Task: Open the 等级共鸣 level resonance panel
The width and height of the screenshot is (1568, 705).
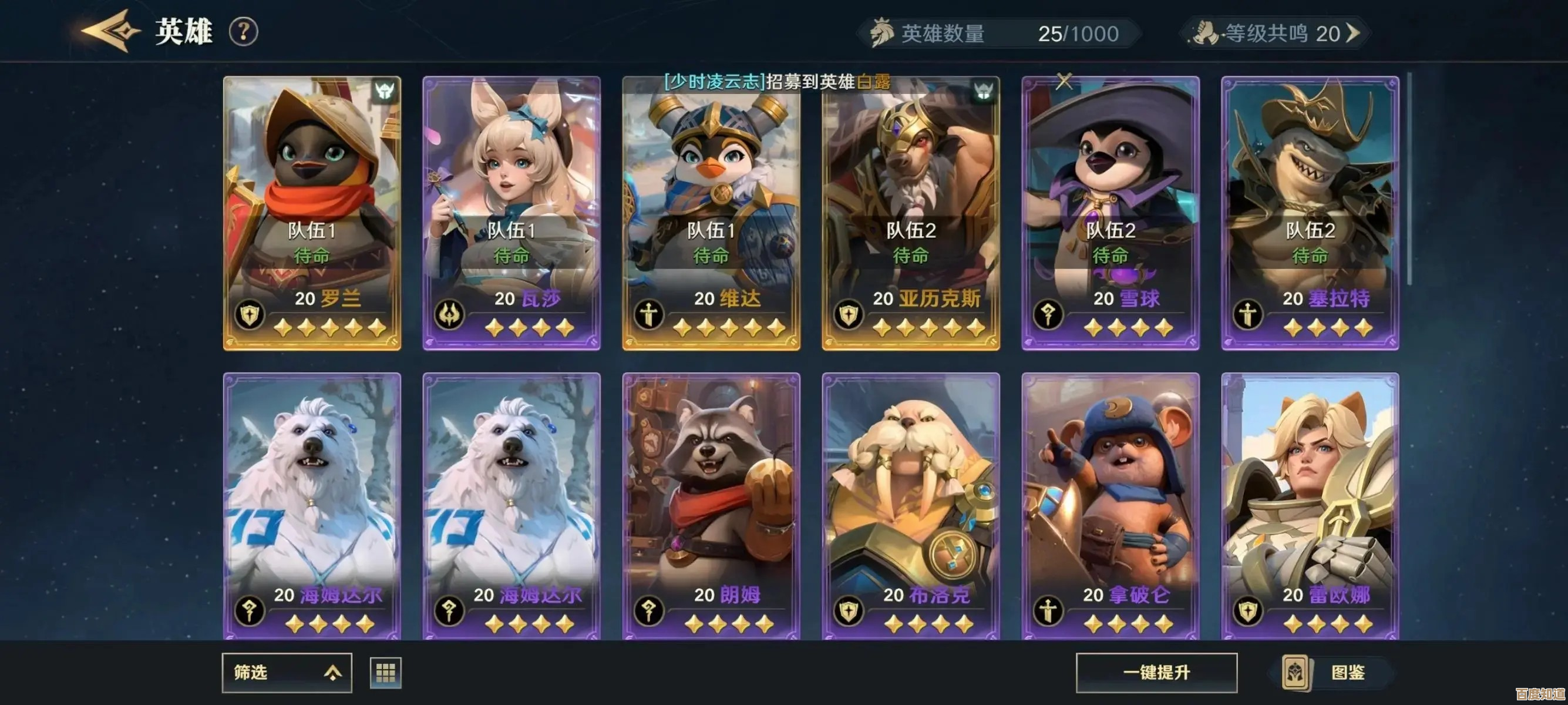Action: (x=1276, y=33)
